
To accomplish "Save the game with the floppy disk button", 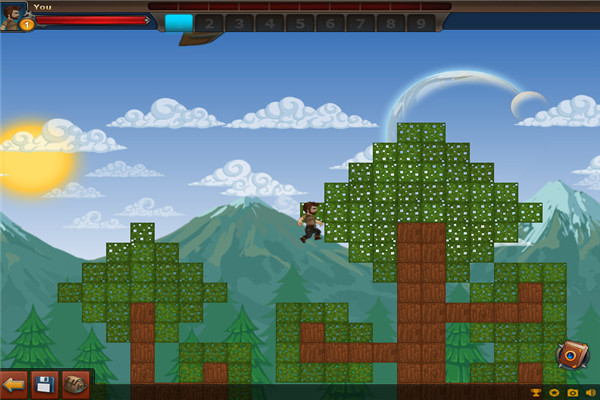I will 44,384.
